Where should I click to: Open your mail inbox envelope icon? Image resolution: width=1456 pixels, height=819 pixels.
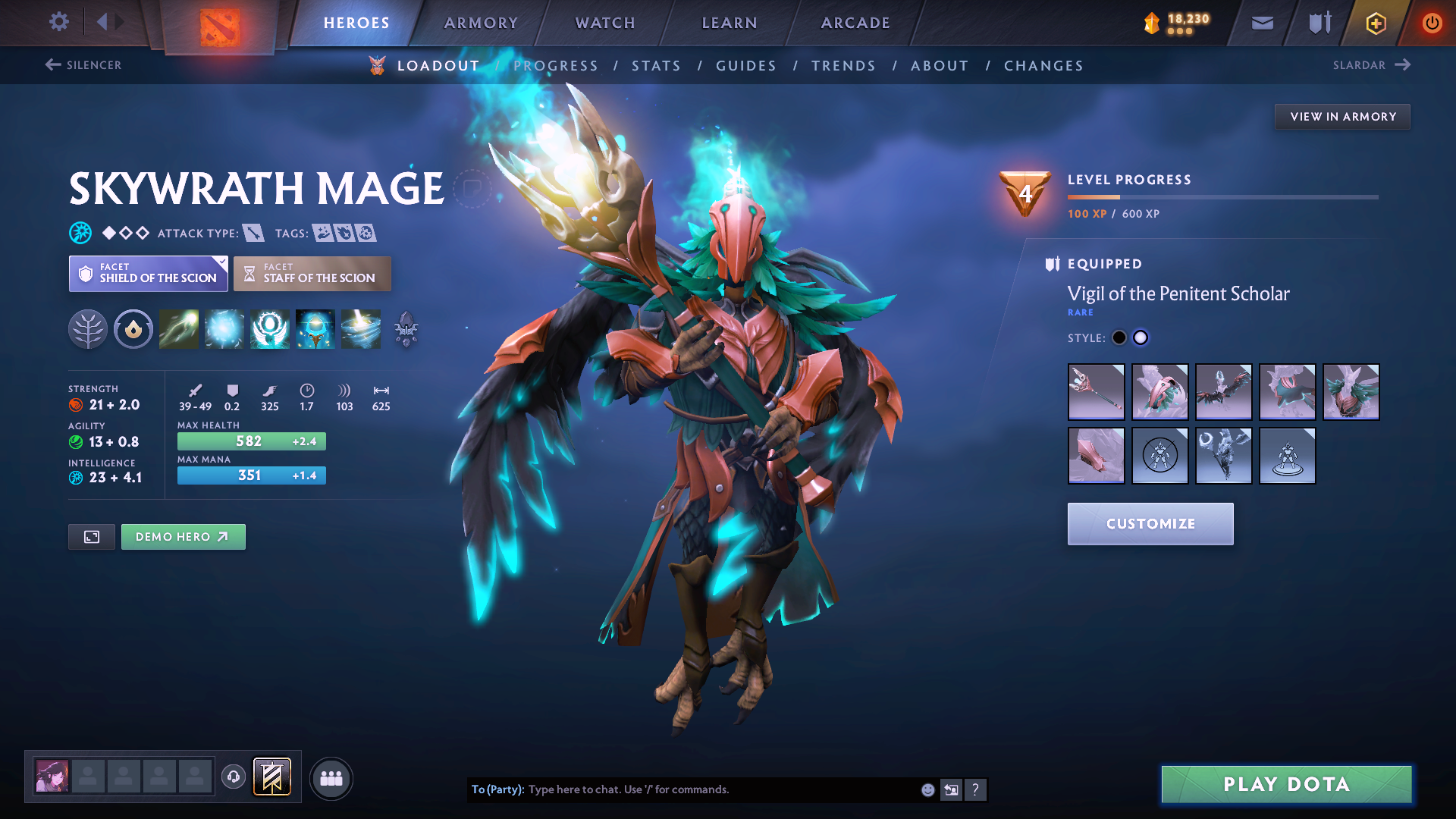tap(1261, 23)
